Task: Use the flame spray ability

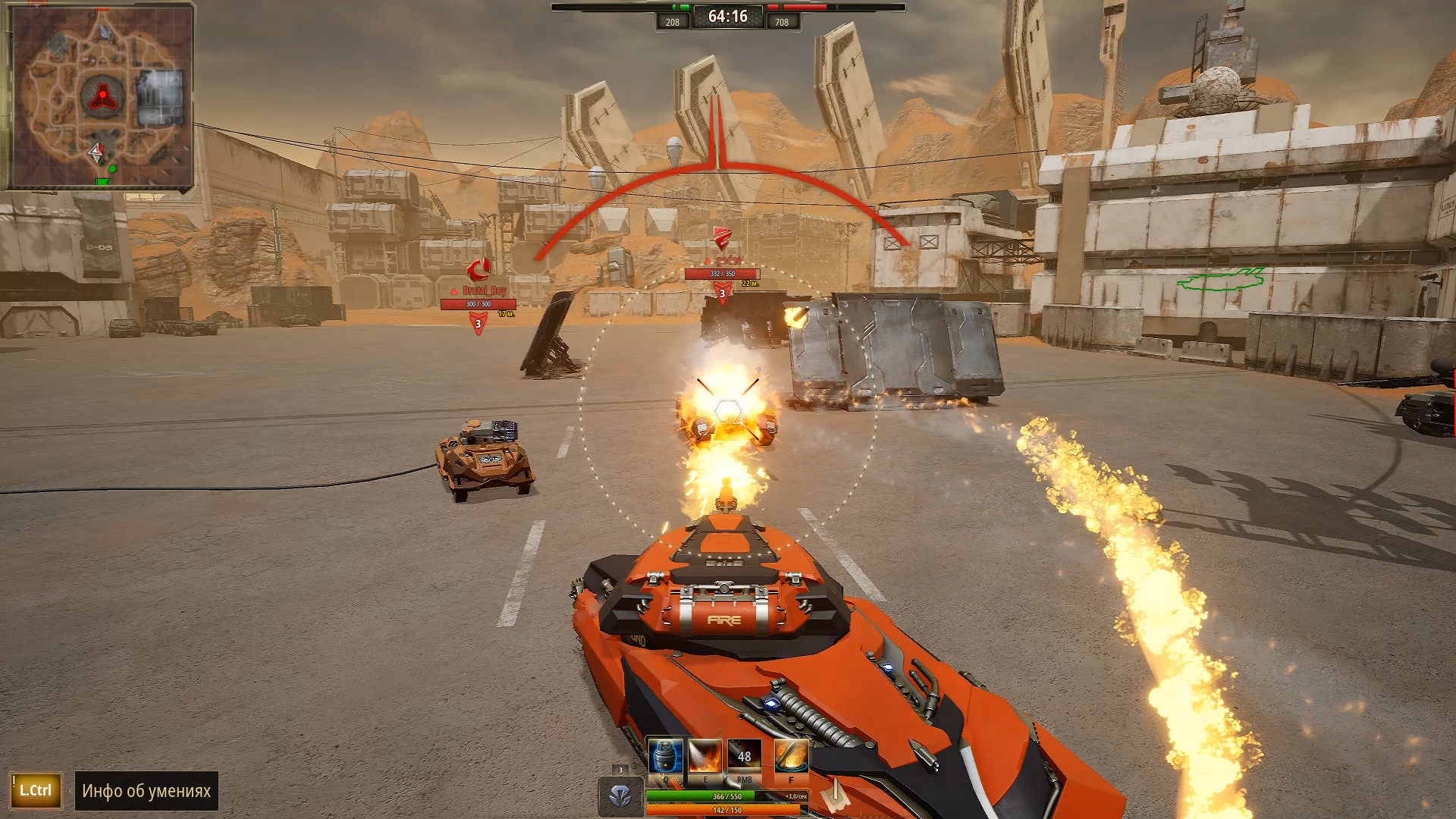Action: click(x=704, y=756)
